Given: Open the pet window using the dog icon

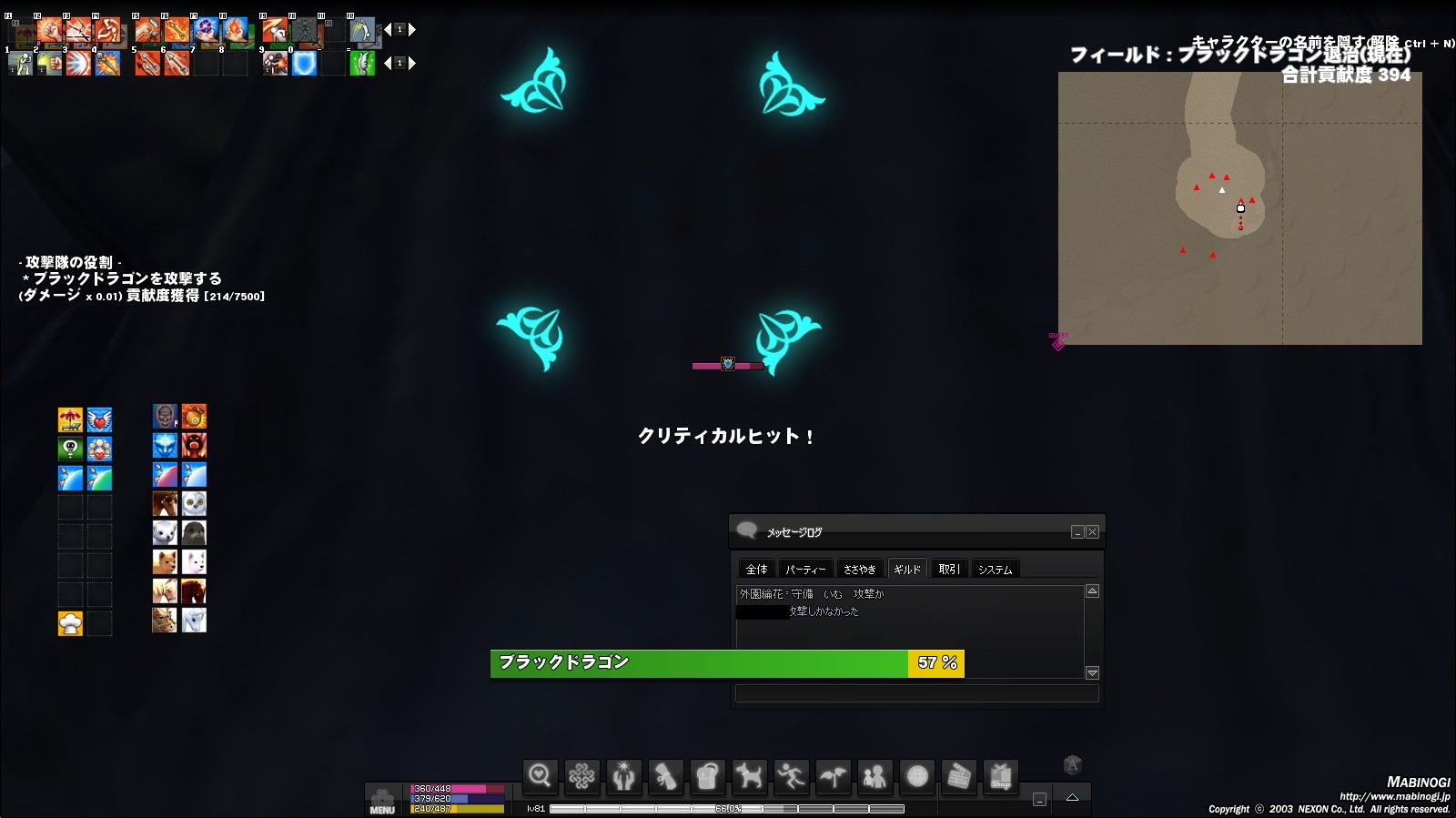Looking at the screenshot, I should click(749, 777).
